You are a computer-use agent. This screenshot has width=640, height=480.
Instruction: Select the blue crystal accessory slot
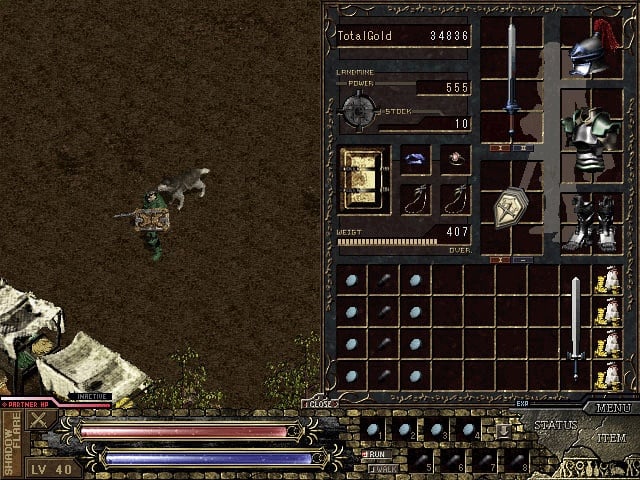(415, 158)
